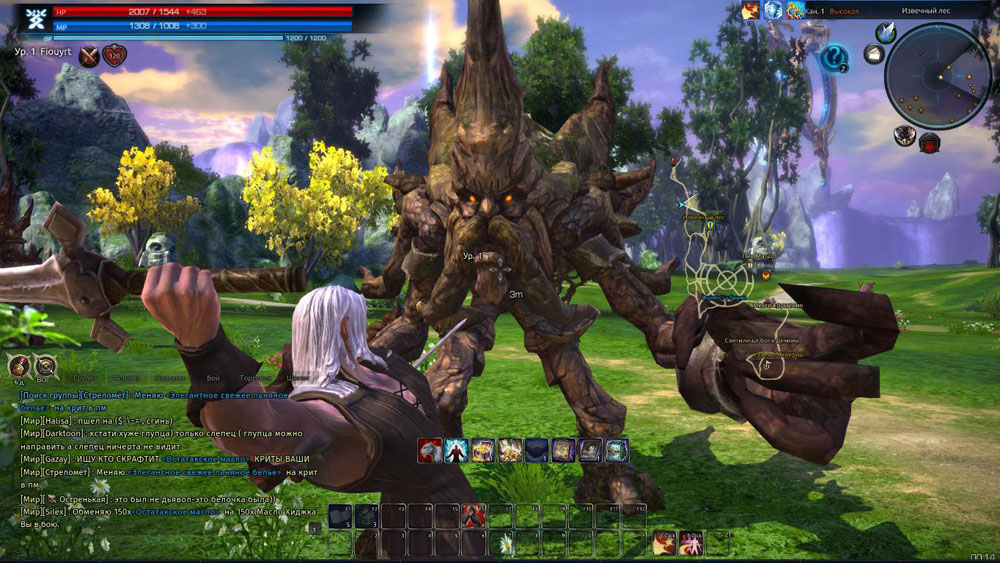Select the F1 hotbar item slot

(x=339, y=516)
